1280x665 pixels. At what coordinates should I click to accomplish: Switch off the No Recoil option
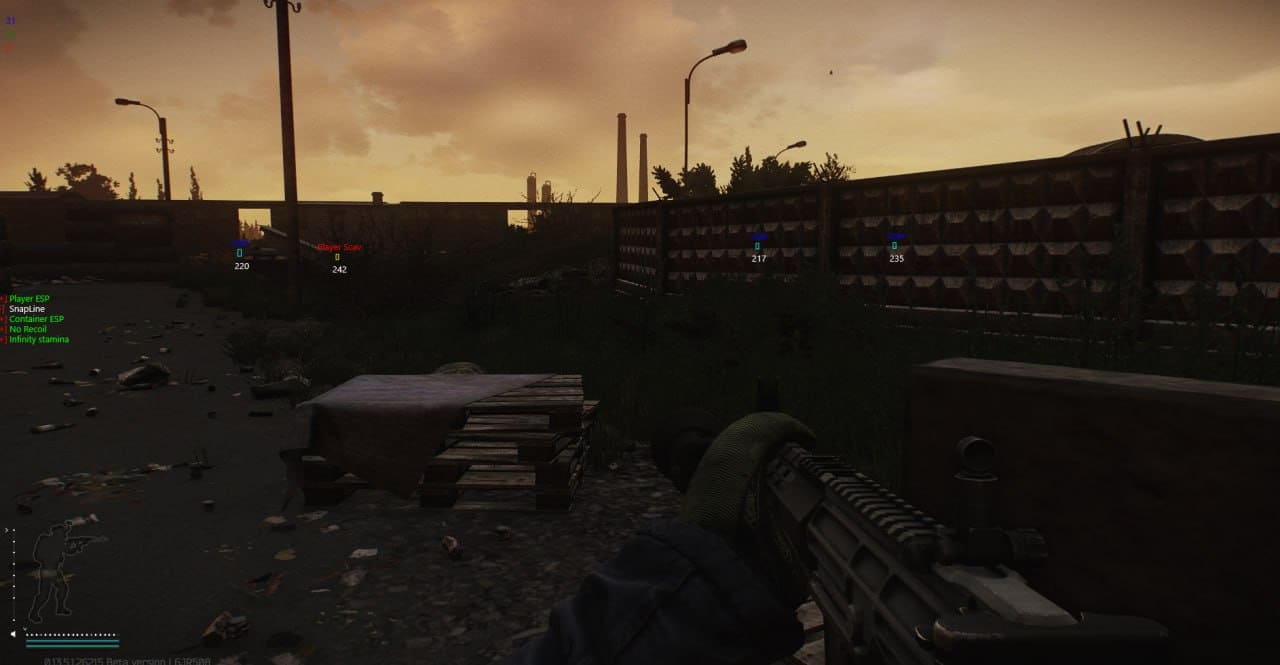pos(28,329)
